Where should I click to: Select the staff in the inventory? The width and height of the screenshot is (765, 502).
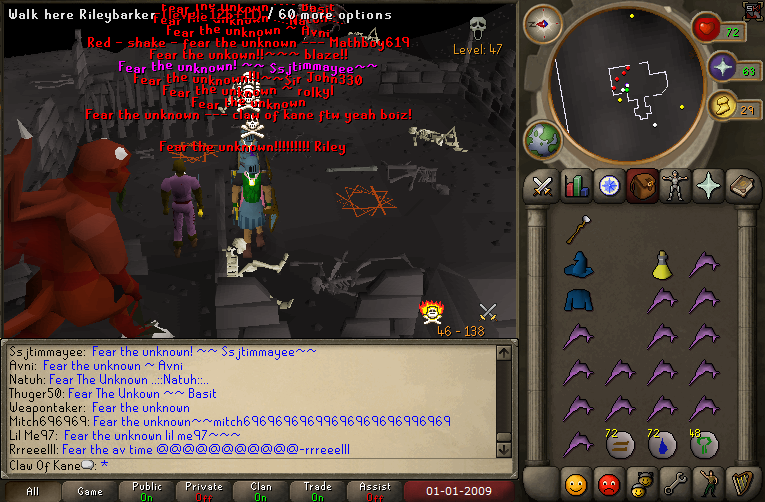[x=576, y=231]
